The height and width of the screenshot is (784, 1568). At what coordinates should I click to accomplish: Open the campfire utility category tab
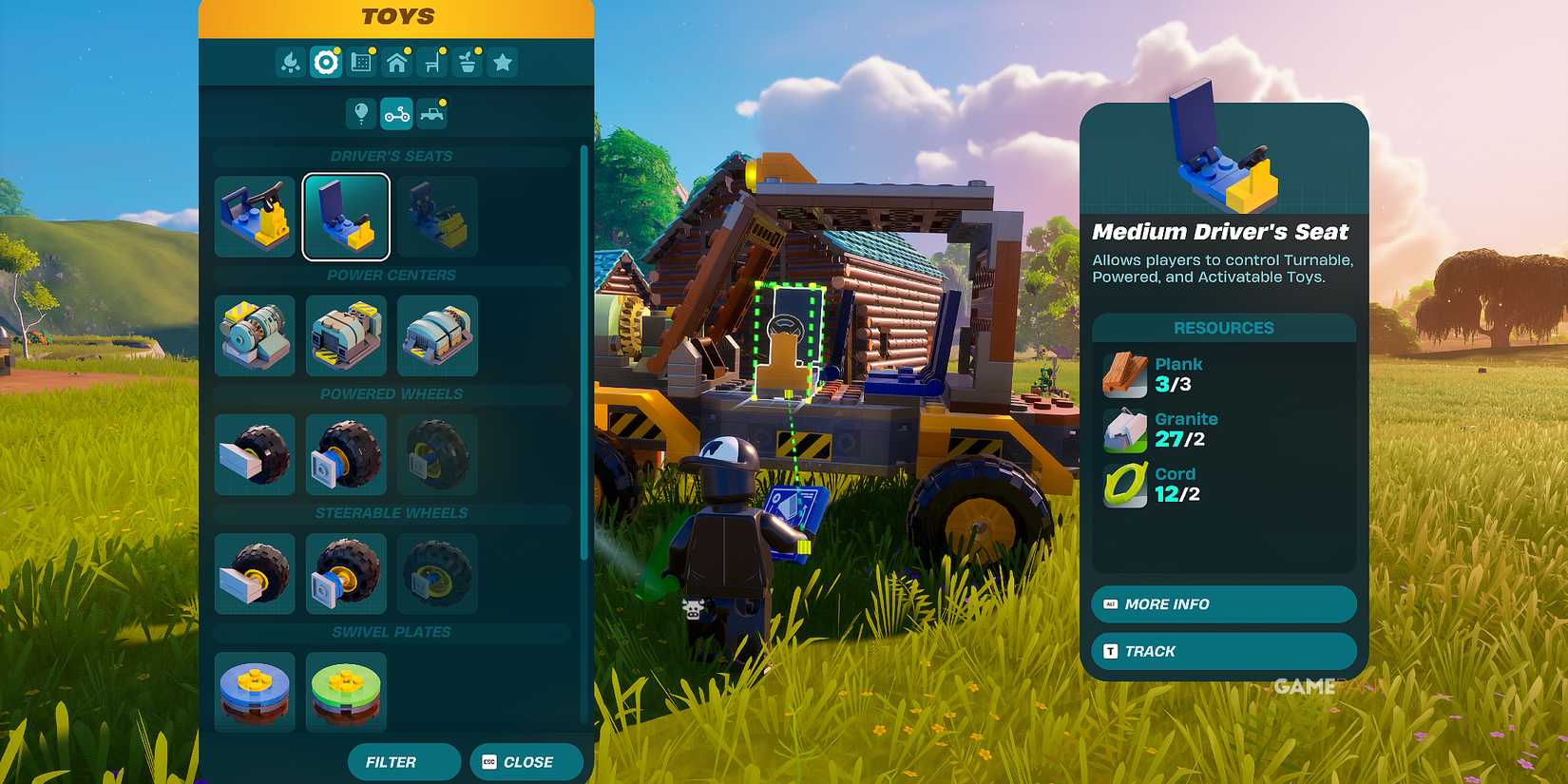292,62
